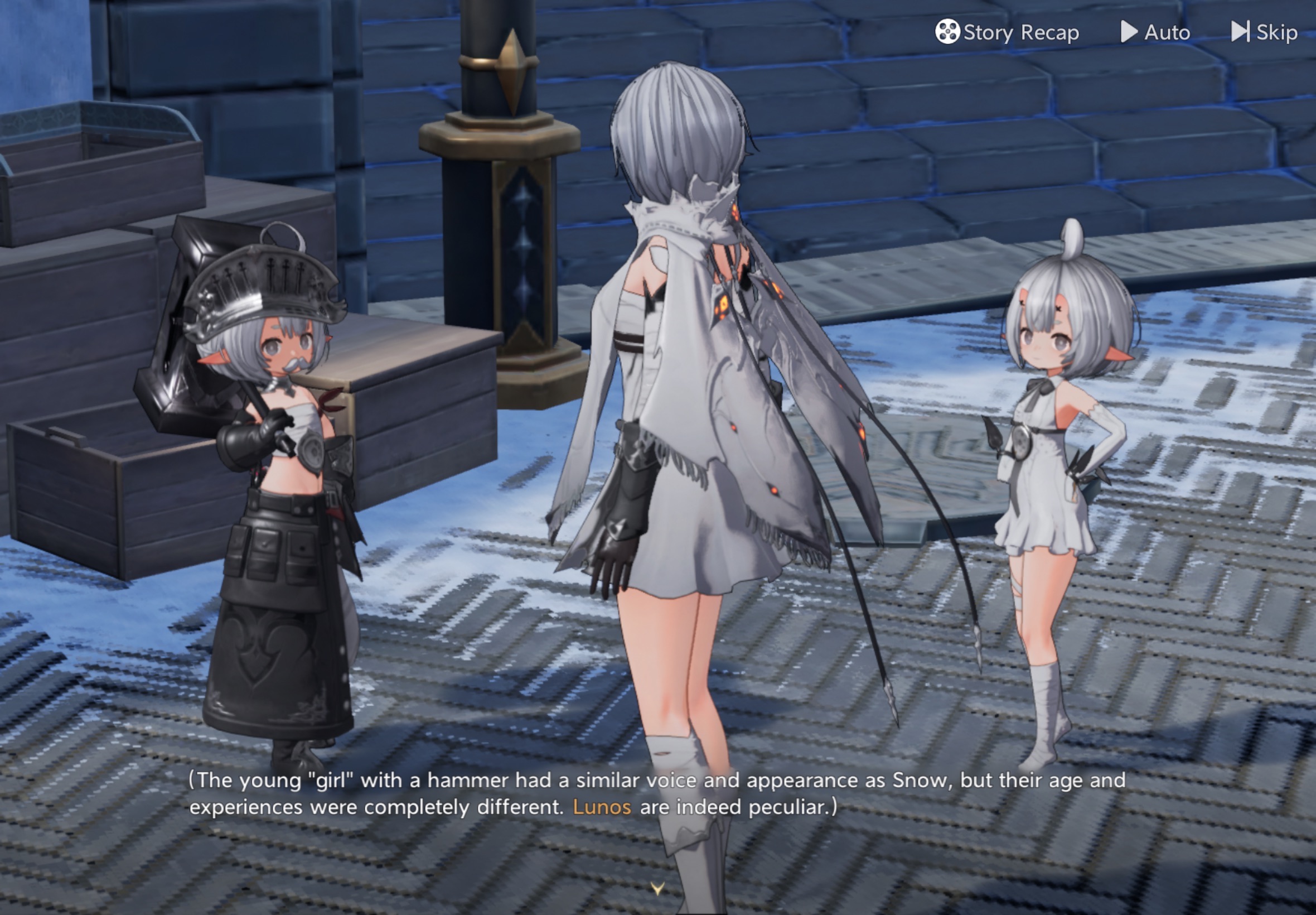Open the Story Recap
The image size is (1316, 915).
[1007, 32]
